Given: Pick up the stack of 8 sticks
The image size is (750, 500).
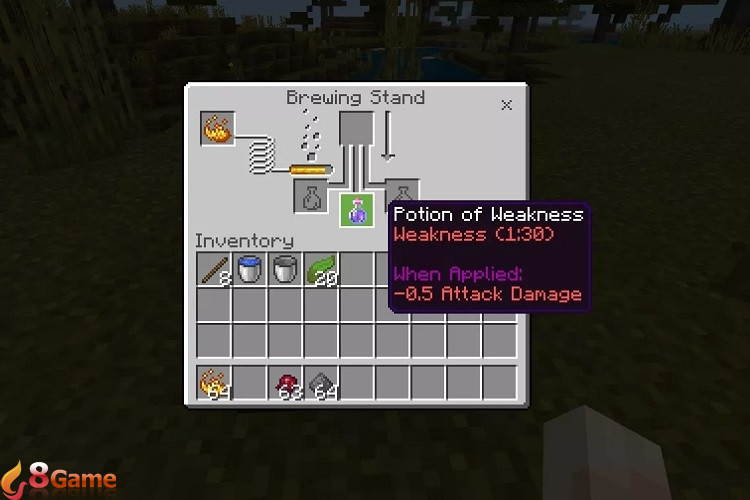Looking at the screenshot, I should 215,269.
